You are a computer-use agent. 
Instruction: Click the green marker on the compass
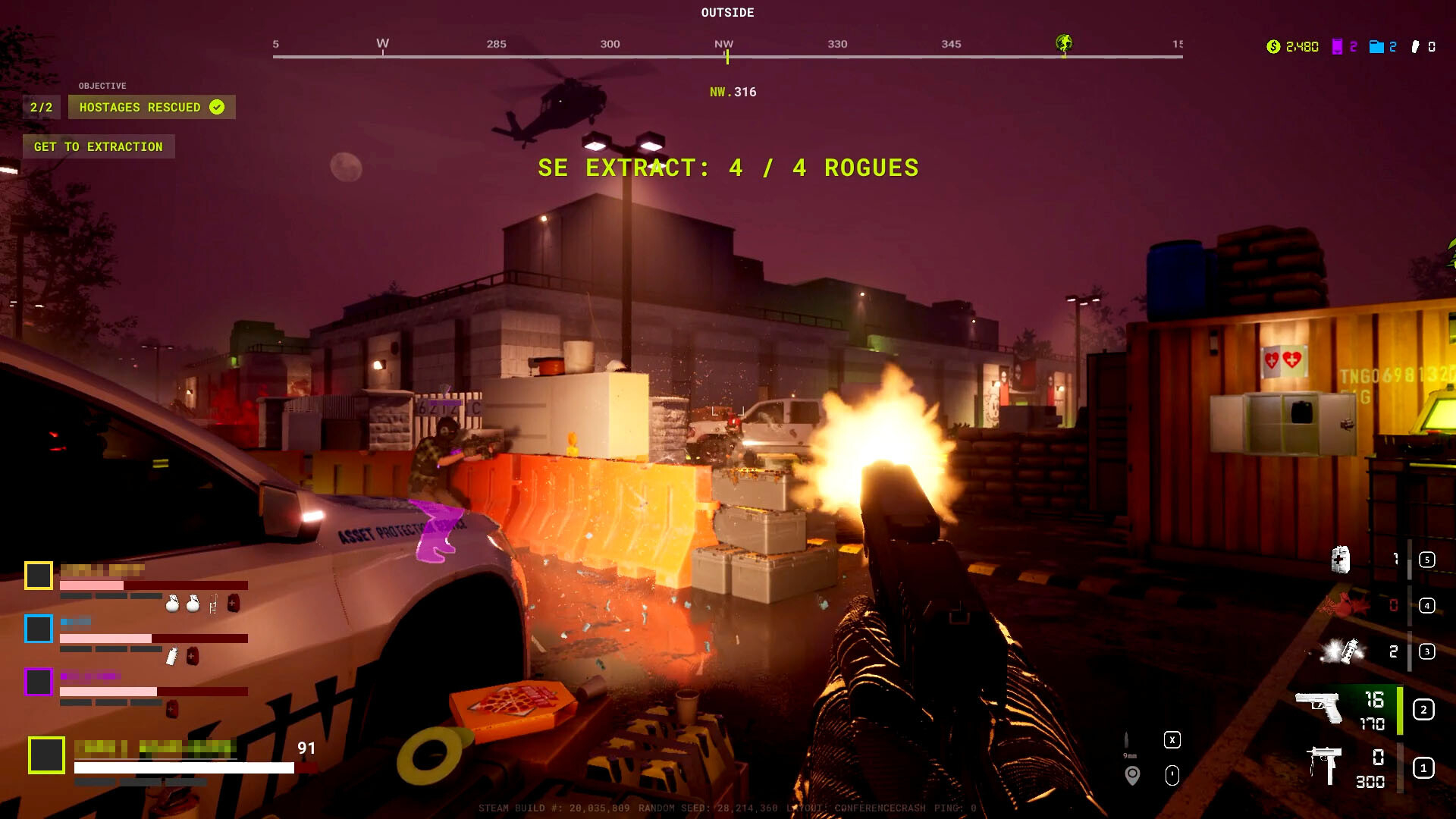[x=1064, y=43]
